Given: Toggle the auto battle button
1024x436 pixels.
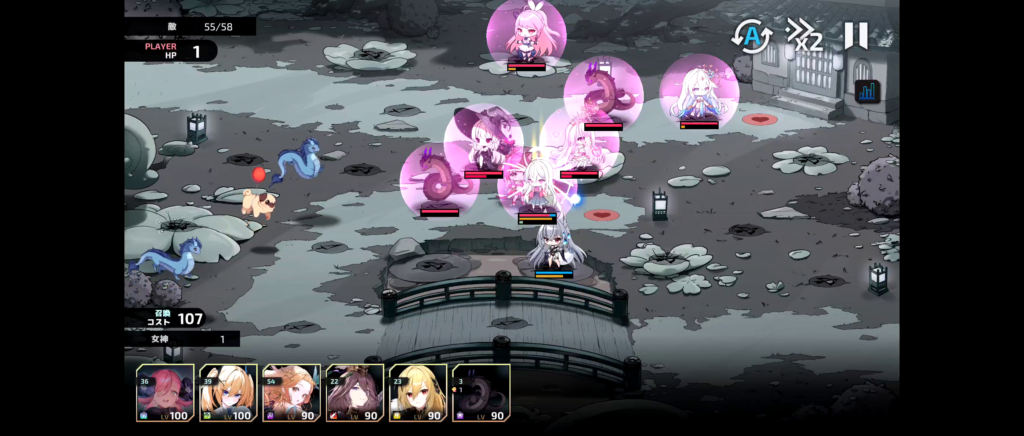Looking at the screenshot, I should (752, 37).
